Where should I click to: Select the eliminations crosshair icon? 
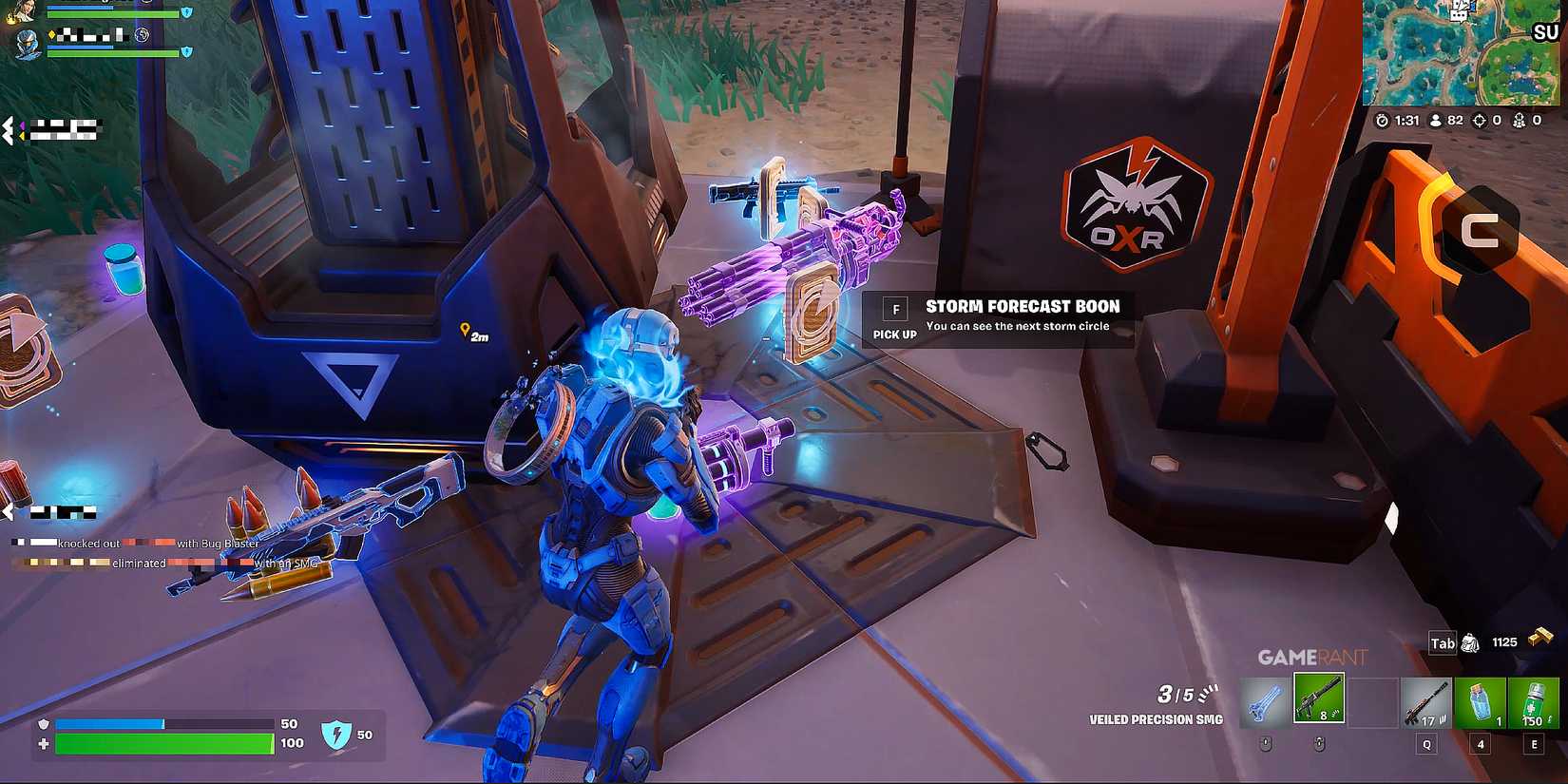1479,120
